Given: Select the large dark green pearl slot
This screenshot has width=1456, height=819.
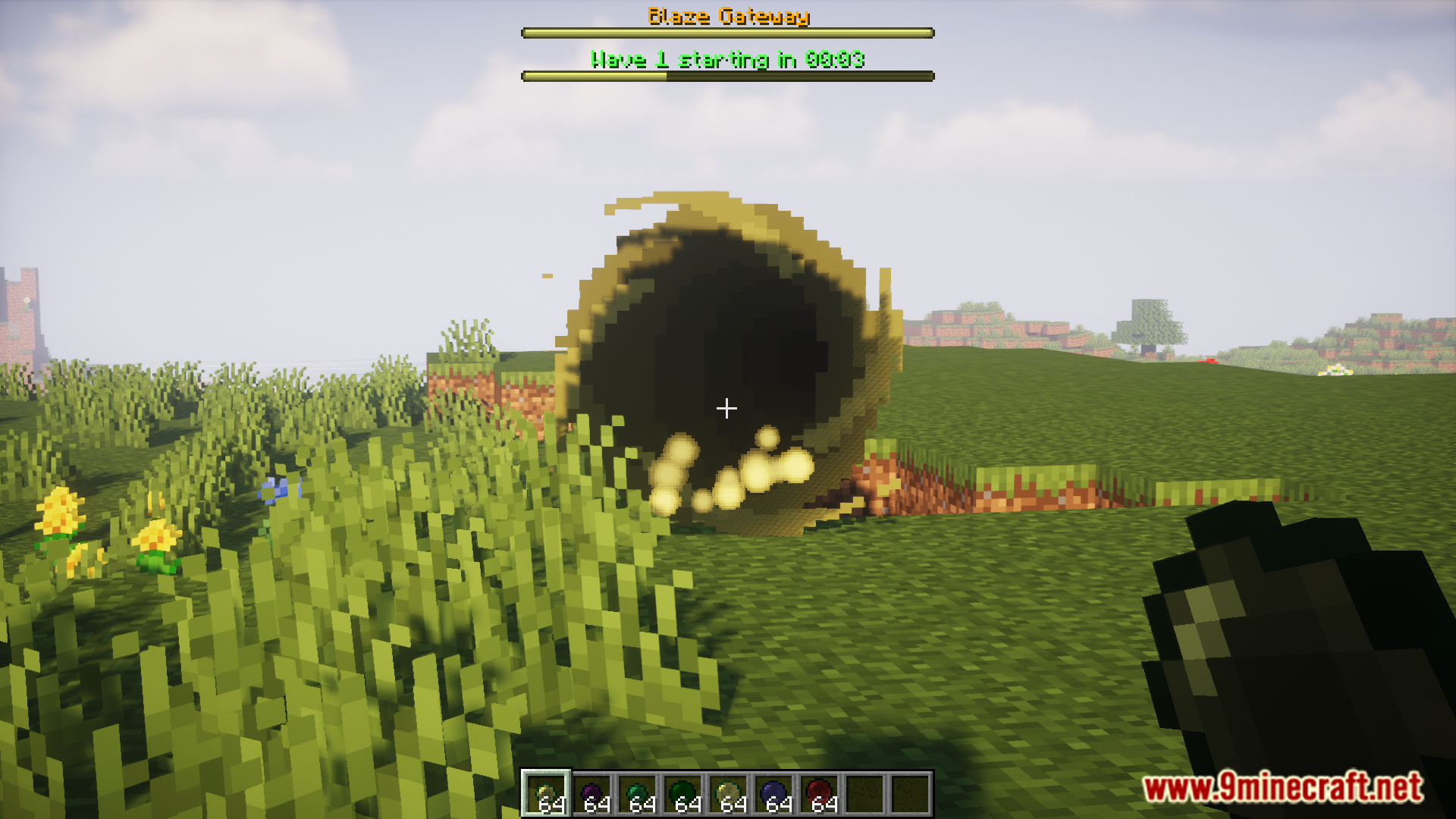Looking at the screenshot, I should point(682,794).
